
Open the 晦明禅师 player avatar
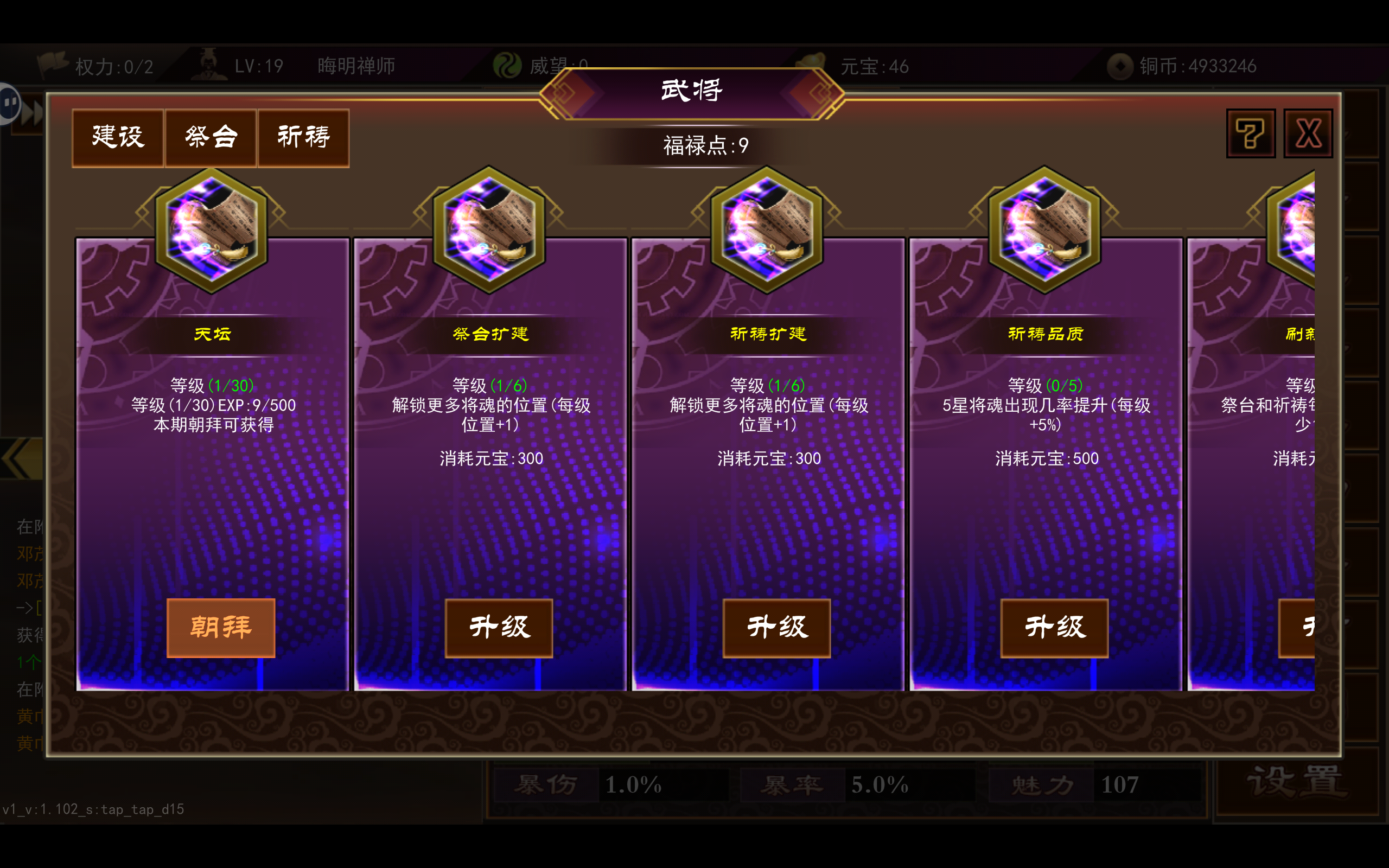coord(209,63)
